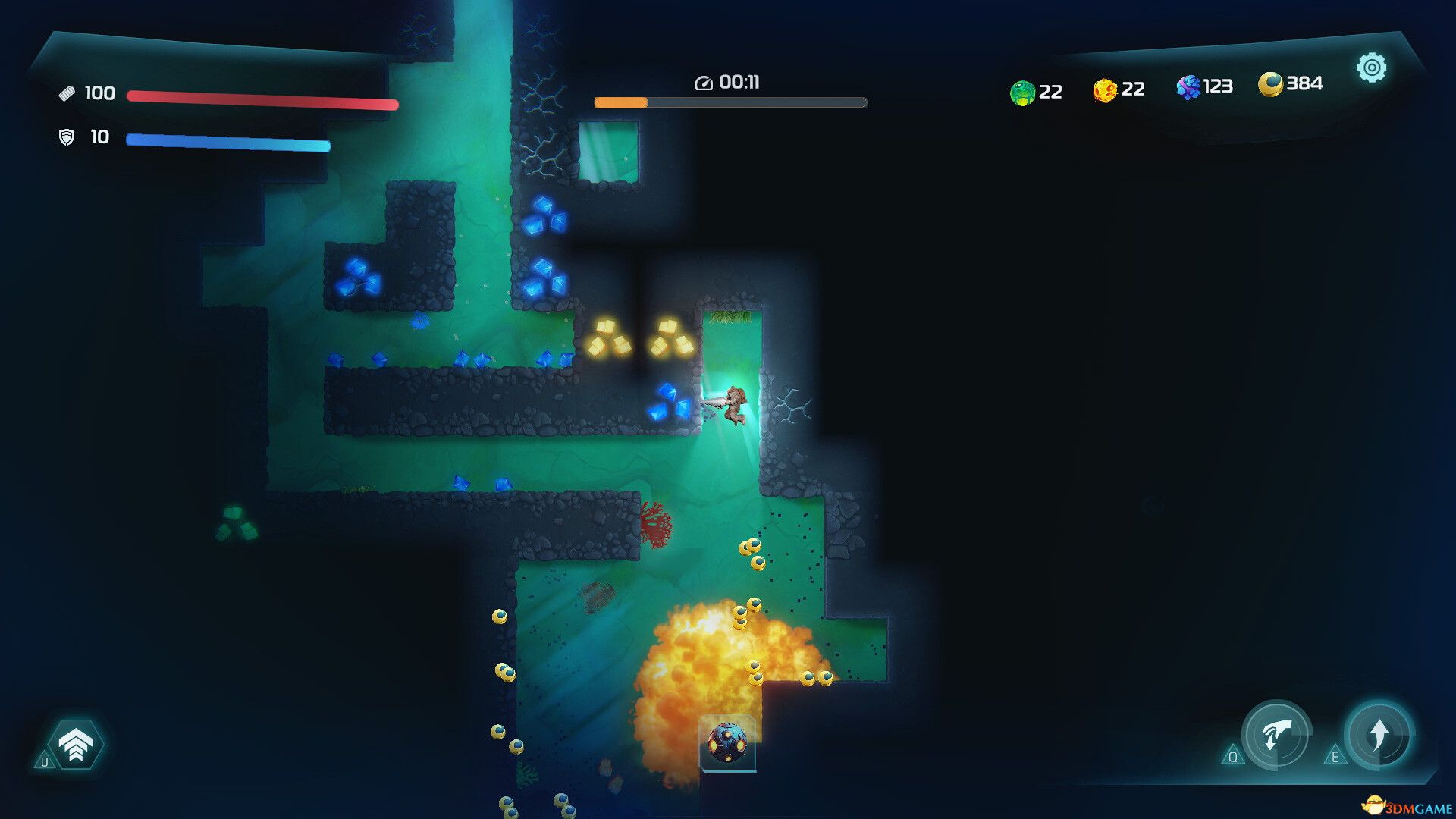
Task: Open the upgrade panel via the hexagon icon
Action: (x=76, y=743)
